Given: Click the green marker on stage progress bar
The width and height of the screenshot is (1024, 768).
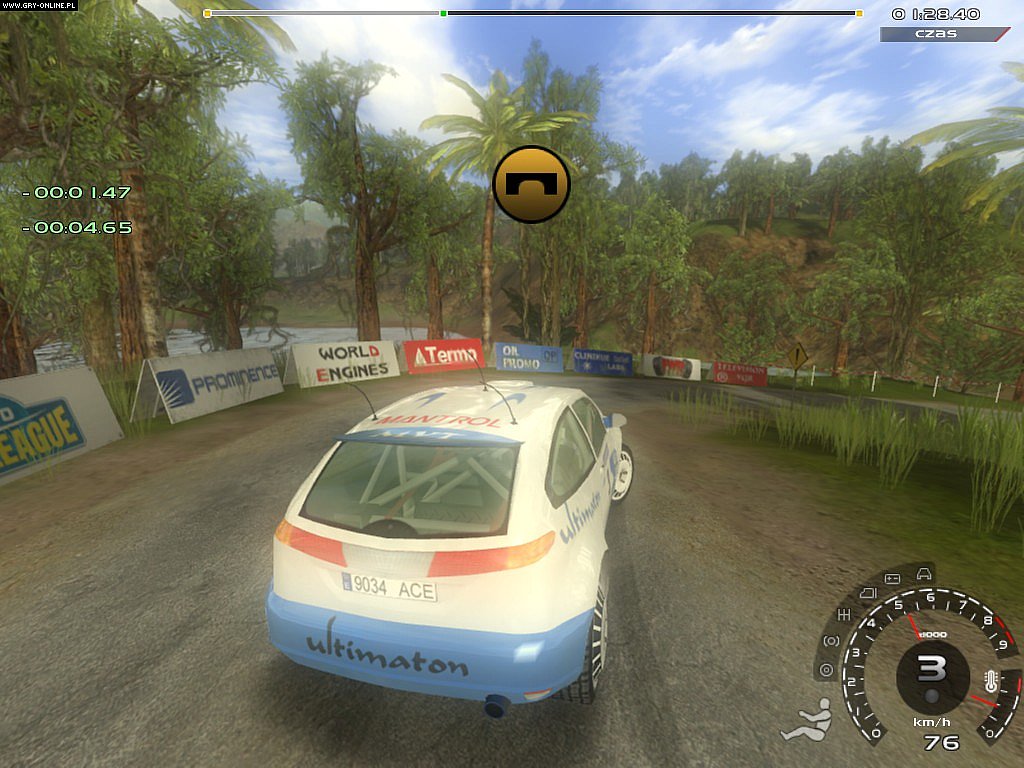Looking at the screenshot, I should pyautogui.click(x=443, y=13).
